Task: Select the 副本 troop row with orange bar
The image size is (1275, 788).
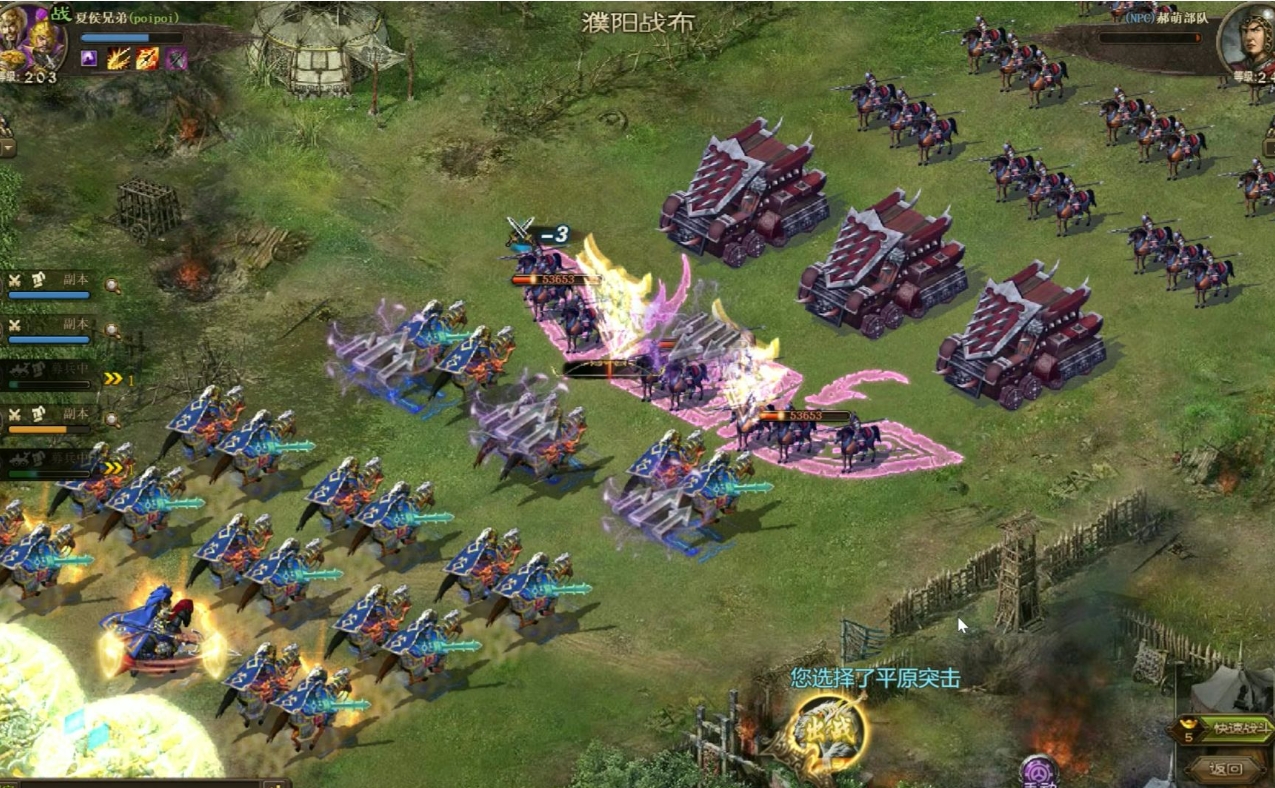Action: tap(50, 418)
